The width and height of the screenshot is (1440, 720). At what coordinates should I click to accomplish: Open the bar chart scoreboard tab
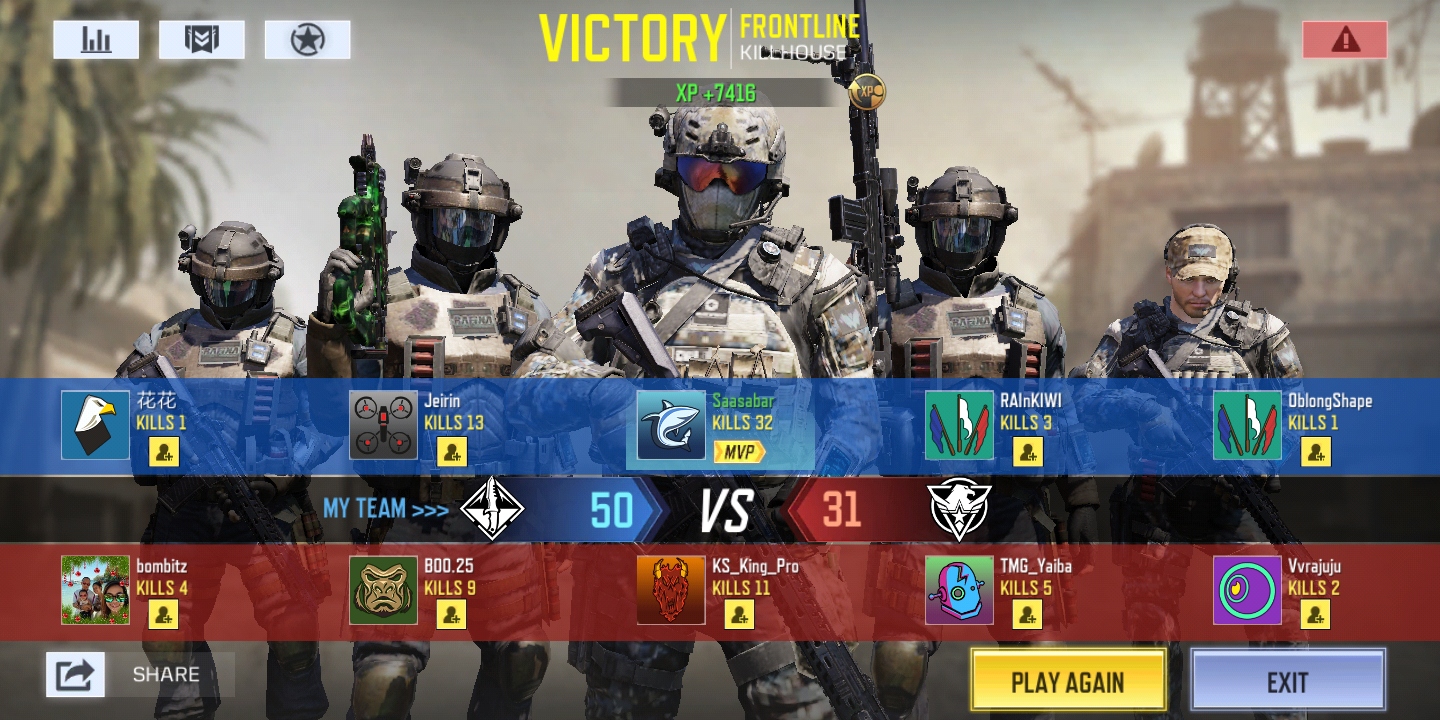(x=96, y=40)
